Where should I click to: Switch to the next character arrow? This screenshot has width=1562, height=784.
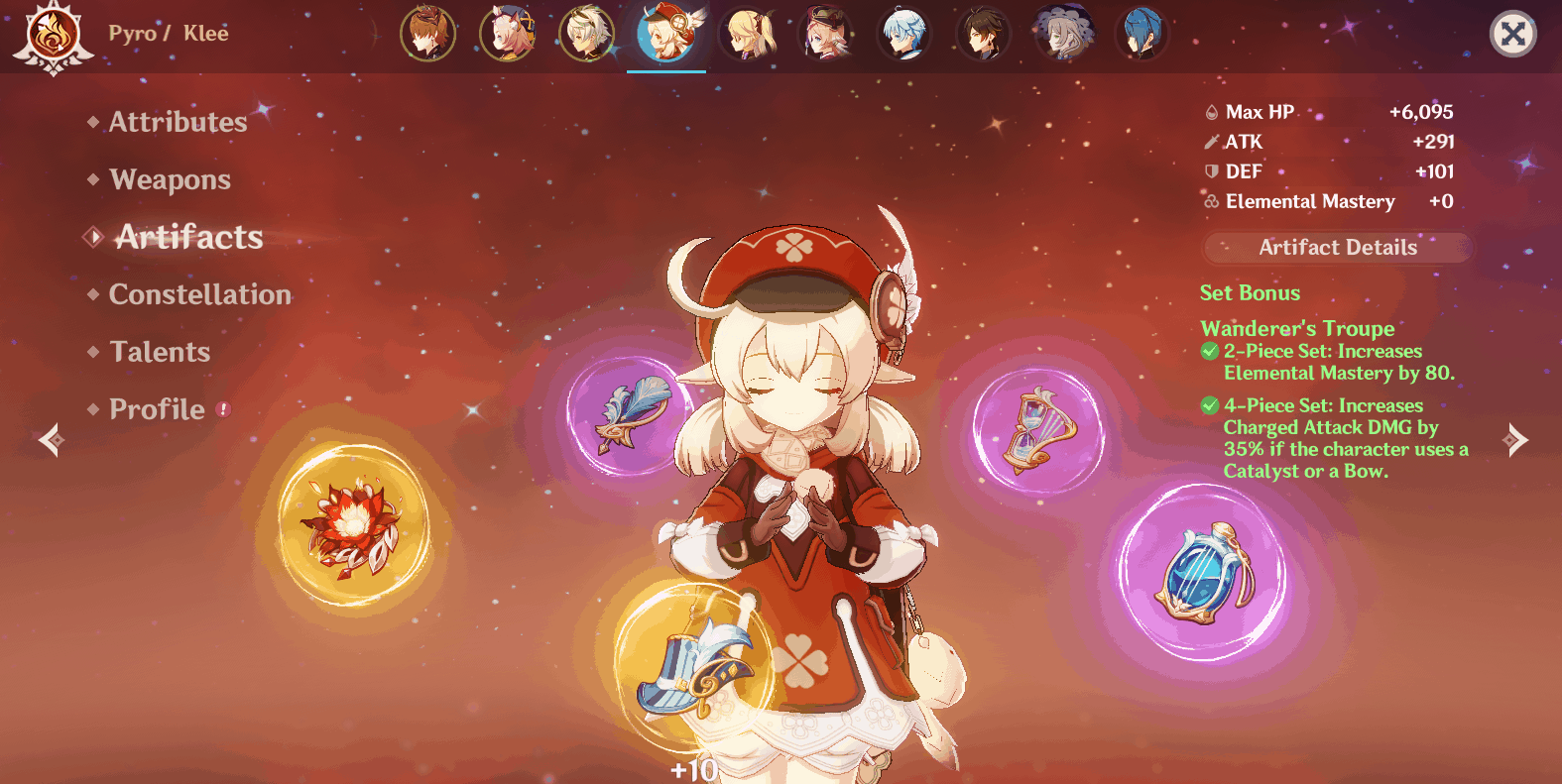coord(1514,439)
